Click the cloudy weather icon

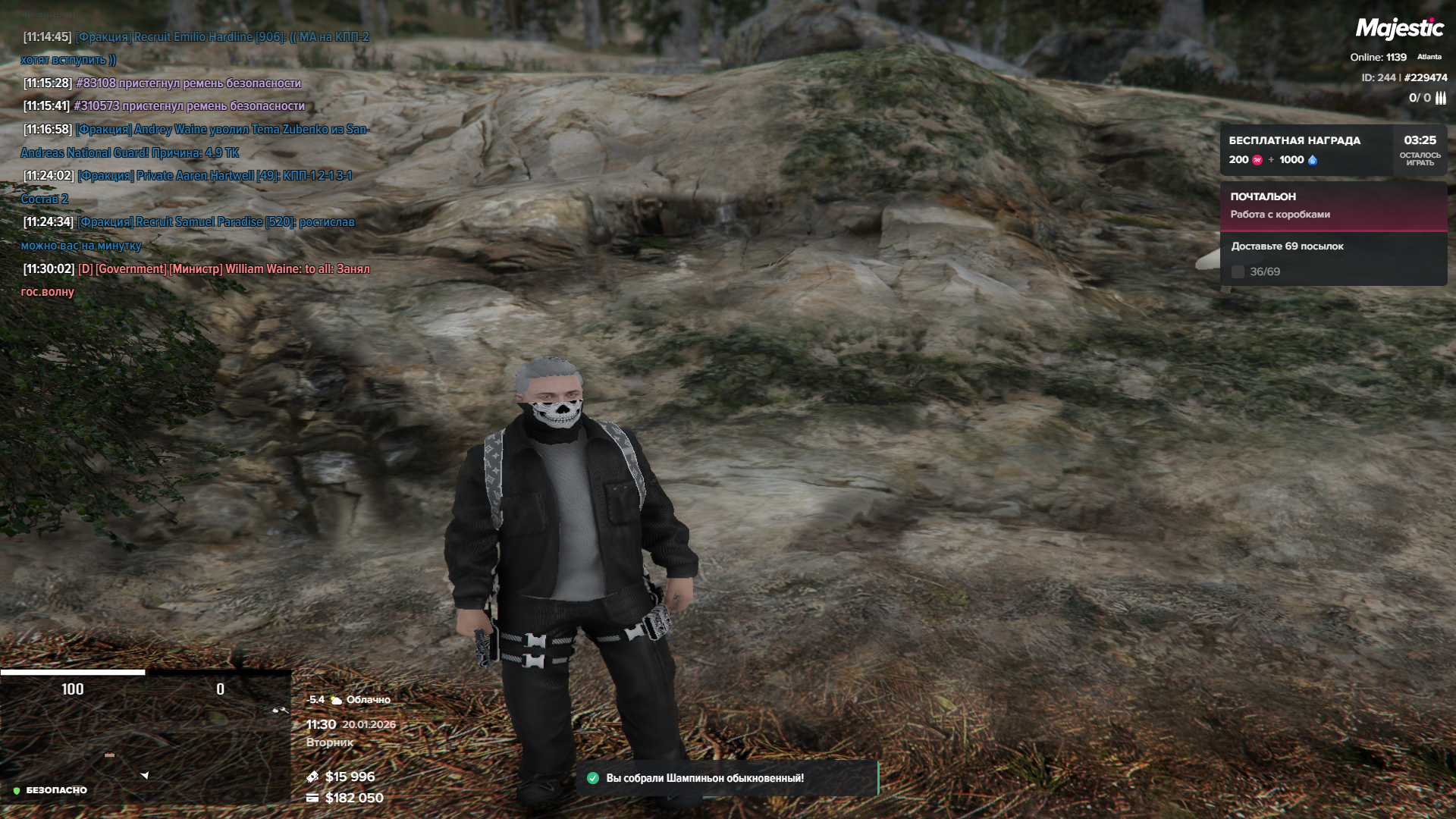pos(336,700)
